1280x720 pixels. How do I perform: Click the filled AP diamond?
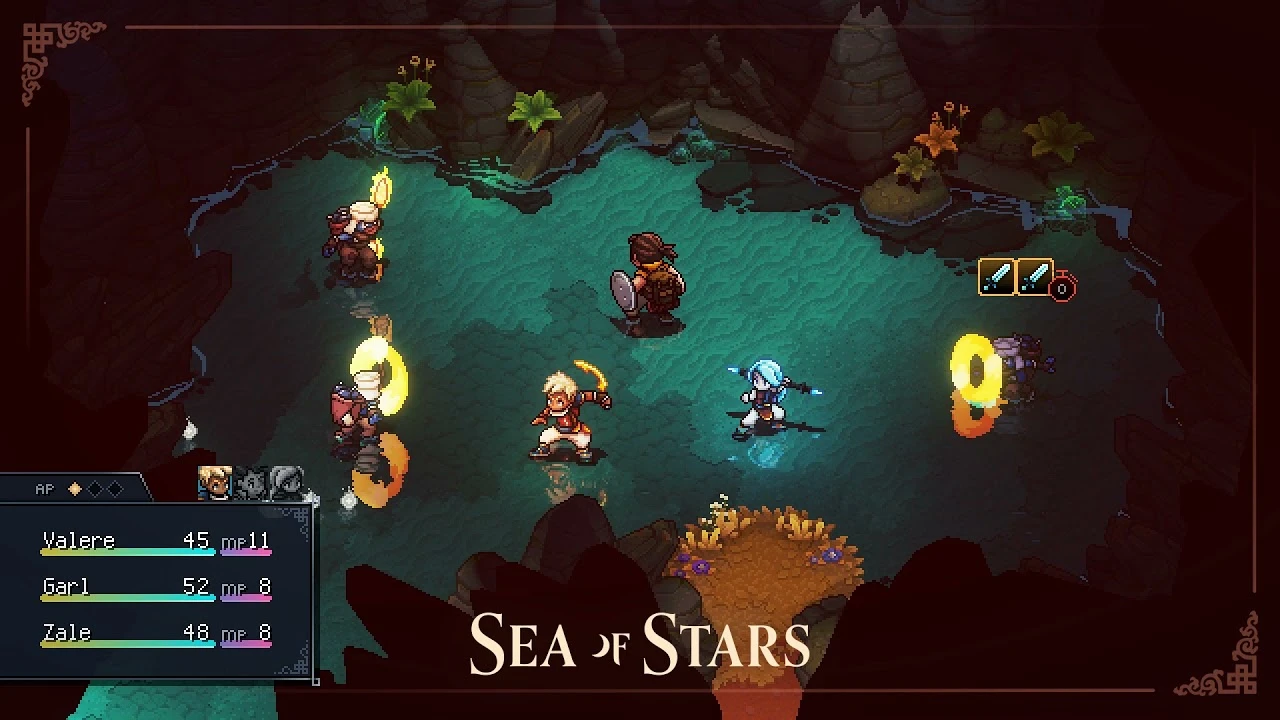[x=74, y=488]
